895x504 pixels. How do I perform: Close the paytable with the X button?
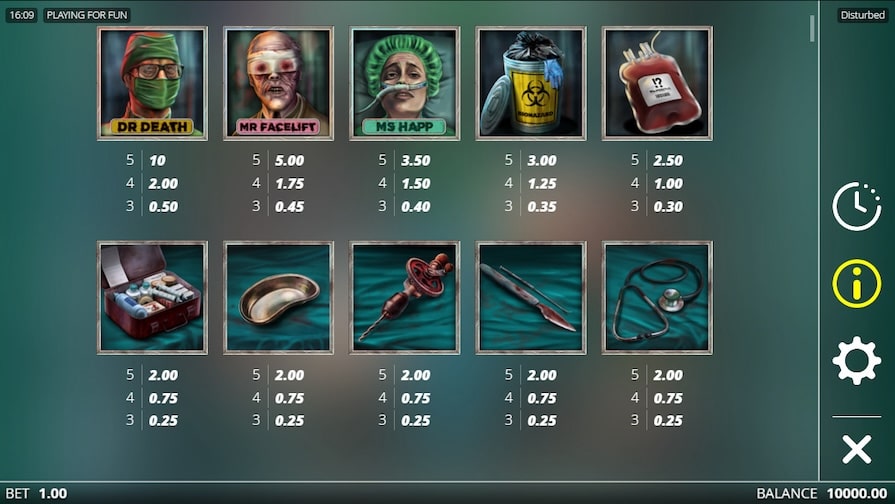[856, 449]
